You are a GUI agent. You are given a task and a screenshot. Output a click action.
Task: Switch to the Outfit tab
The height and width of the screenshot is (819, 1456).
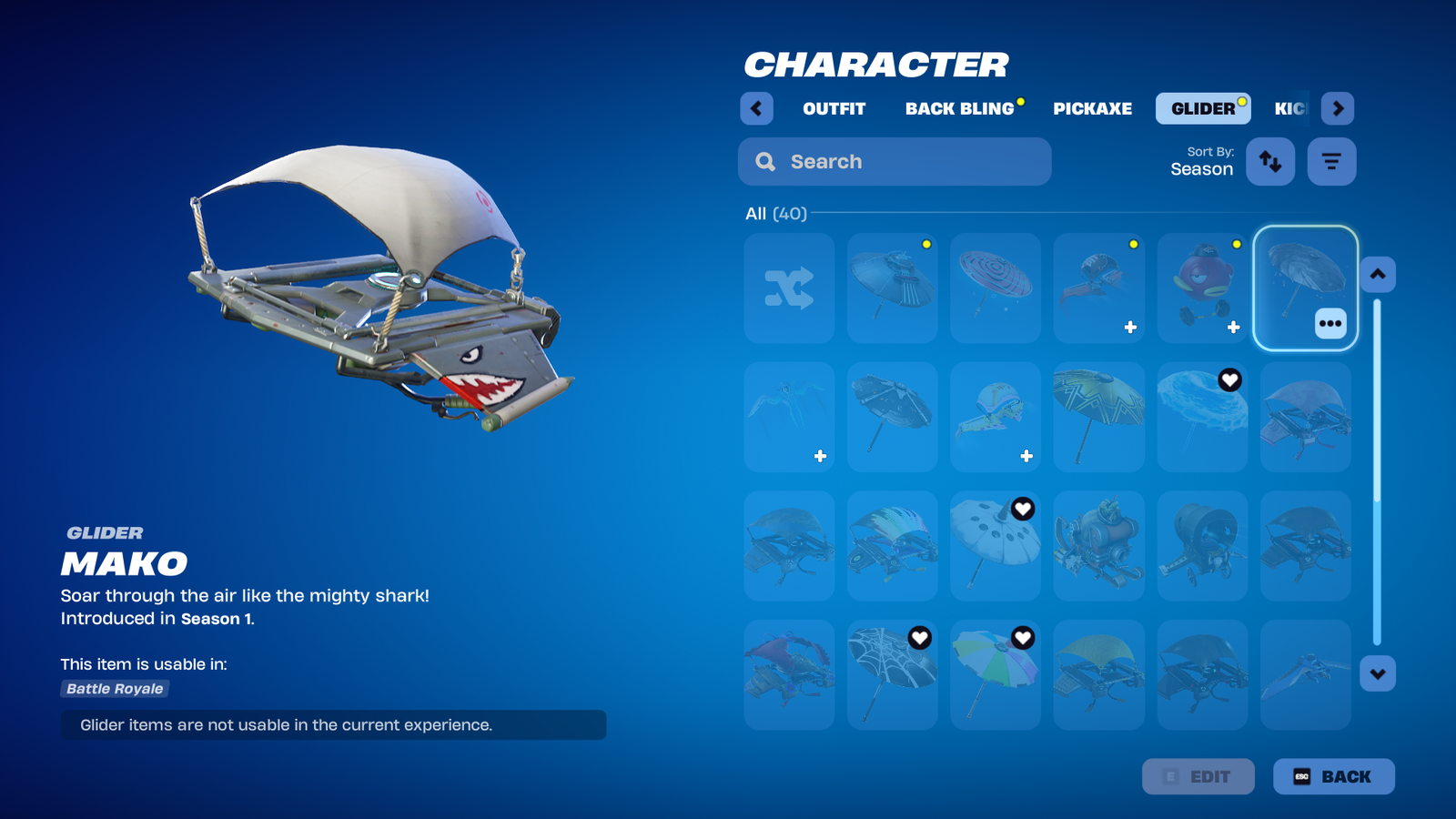(x=834, y=108)
